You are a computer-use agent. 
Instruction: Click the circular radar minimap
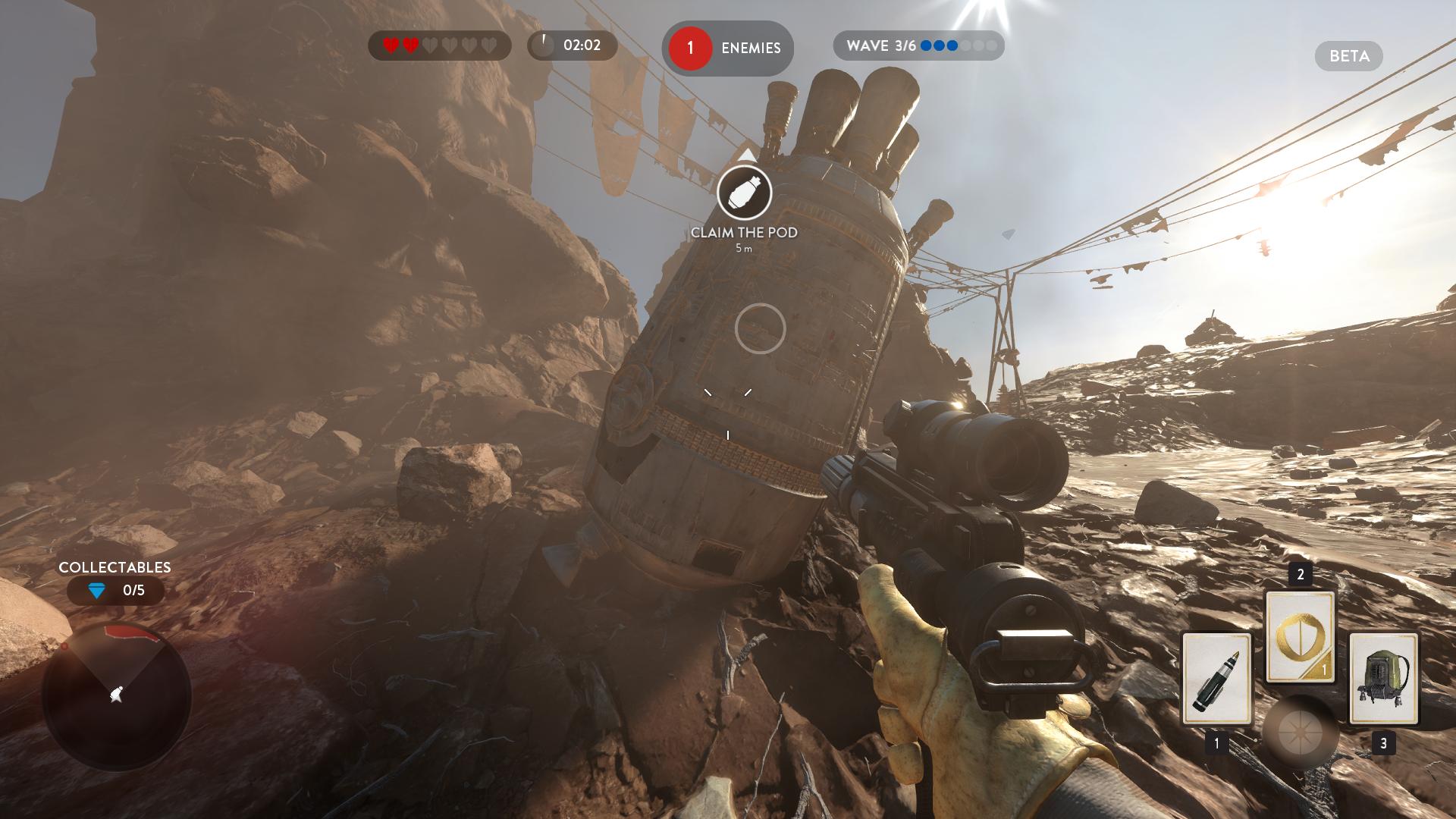(x=116, y=695)
